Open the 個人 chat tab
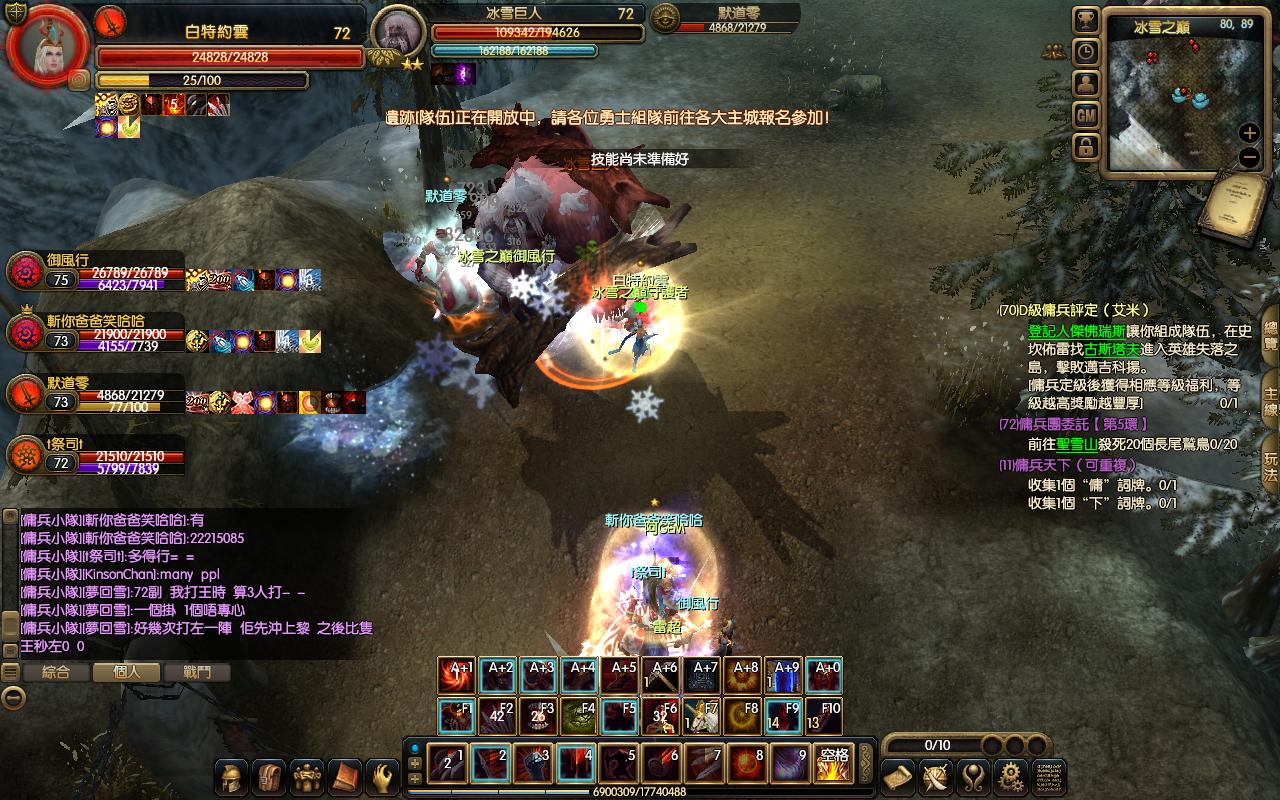Image resolution: width=1280 pixels, height=800 pixels. [127, 672]
